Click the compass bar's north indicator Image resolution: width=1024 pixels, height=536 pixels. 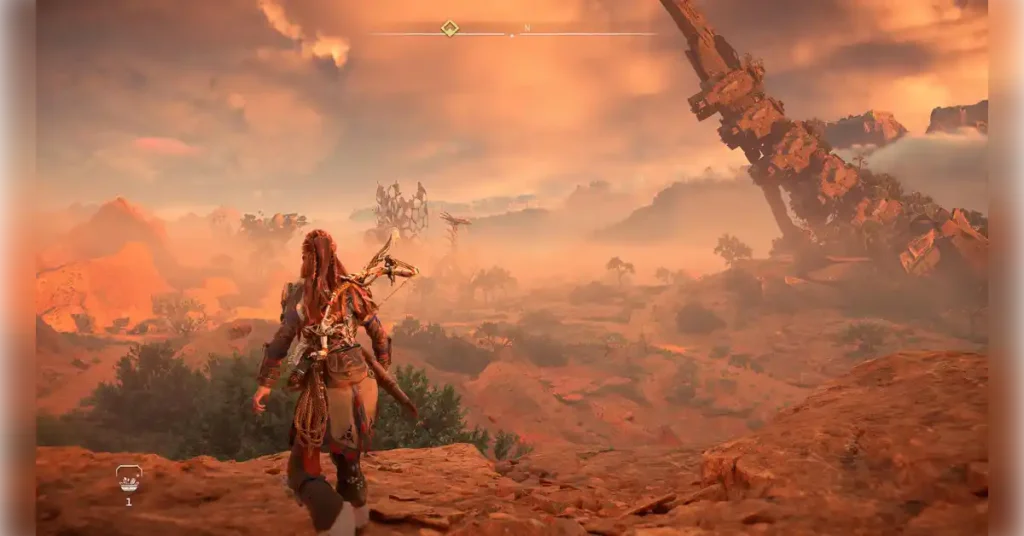pos(527,28)
